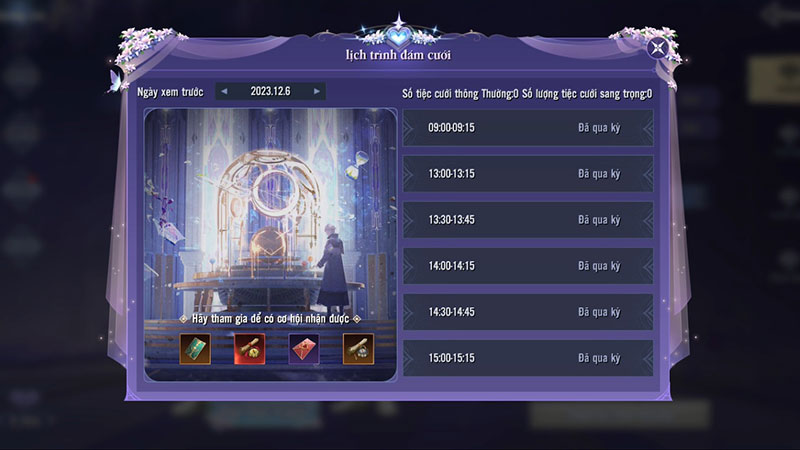This screenshot has height=450, width=800.
Task: Open the brown scroll reward icon
Action: [358, 348]
